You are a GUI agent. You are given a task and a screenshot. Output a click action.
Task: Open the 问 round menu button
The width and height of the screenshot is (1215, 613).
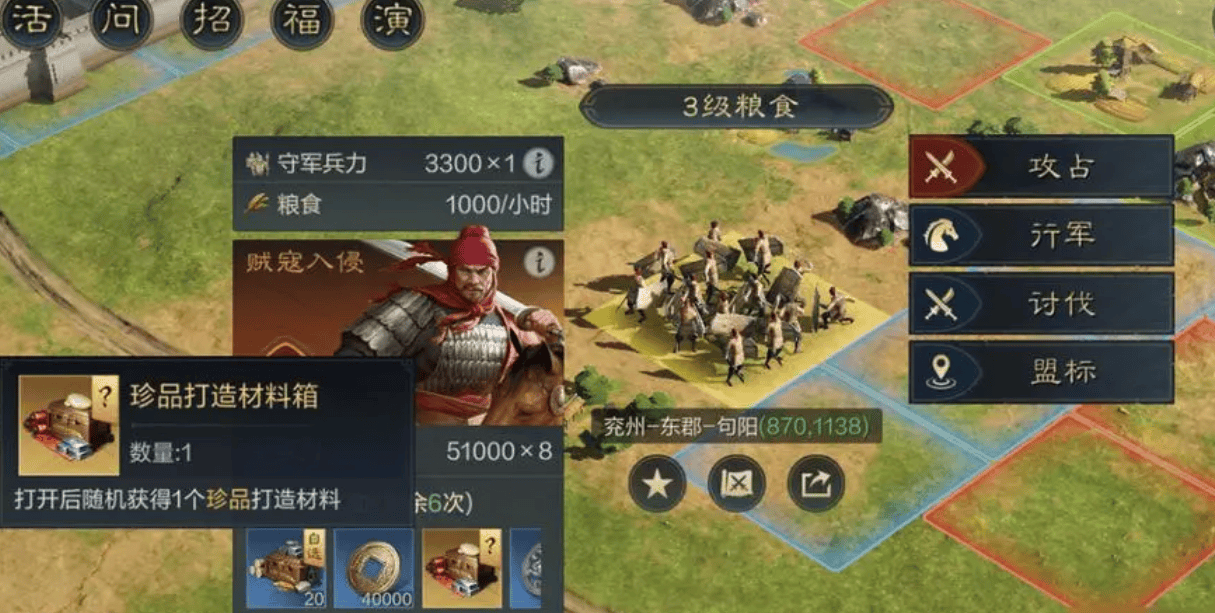click(x=121, y=20)
